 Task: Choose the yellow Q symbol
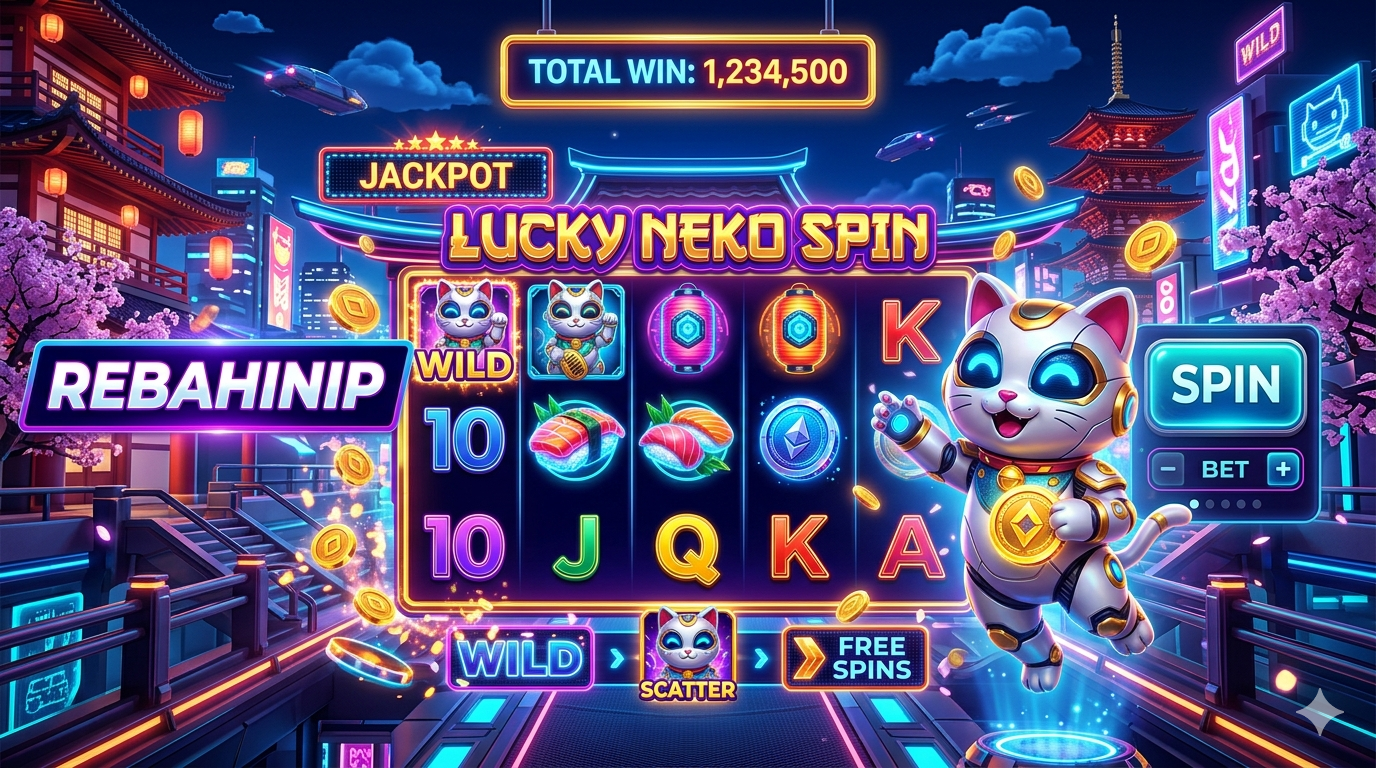click(688, 548)
